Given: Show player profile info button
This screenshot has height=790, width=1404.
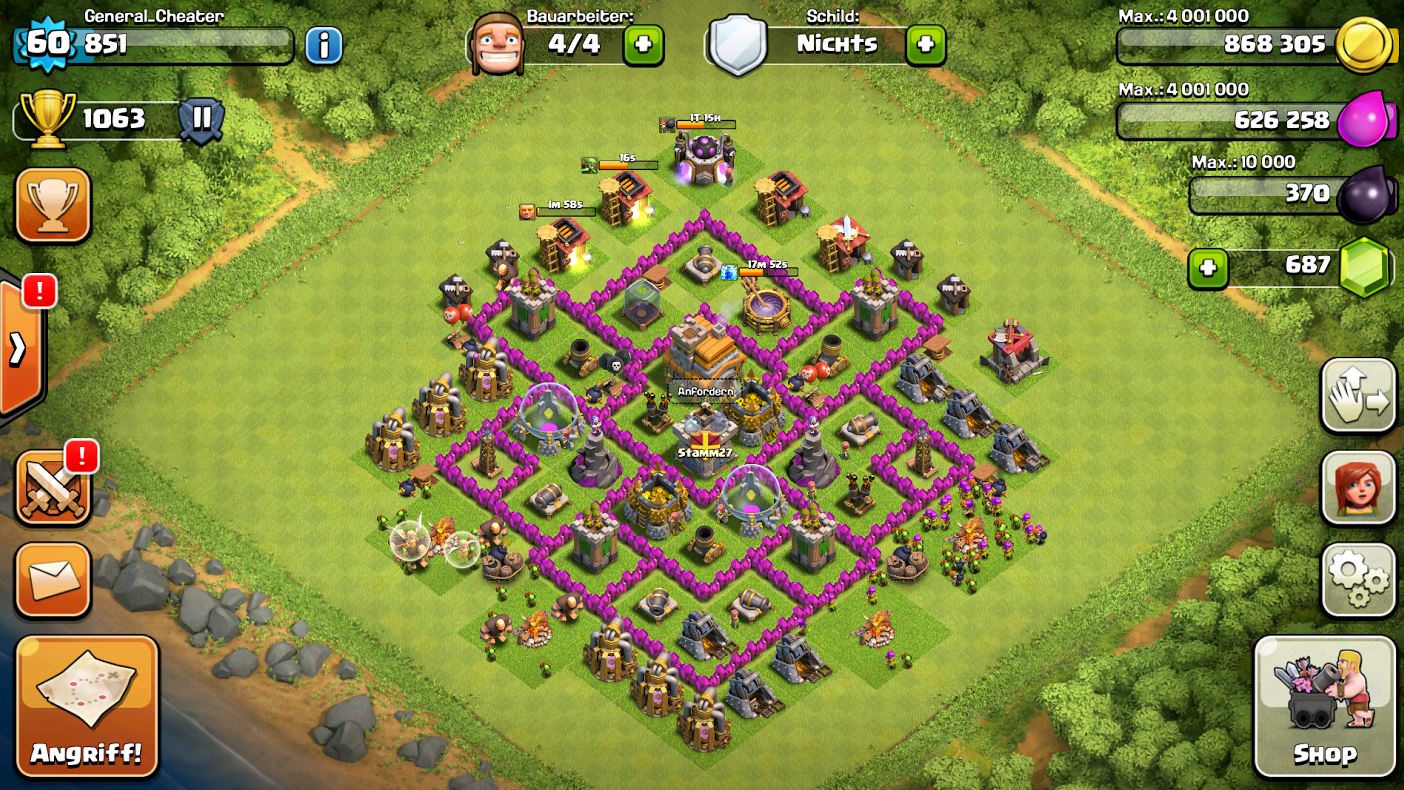Looking at the screenshot, I should tap(323, 45).
